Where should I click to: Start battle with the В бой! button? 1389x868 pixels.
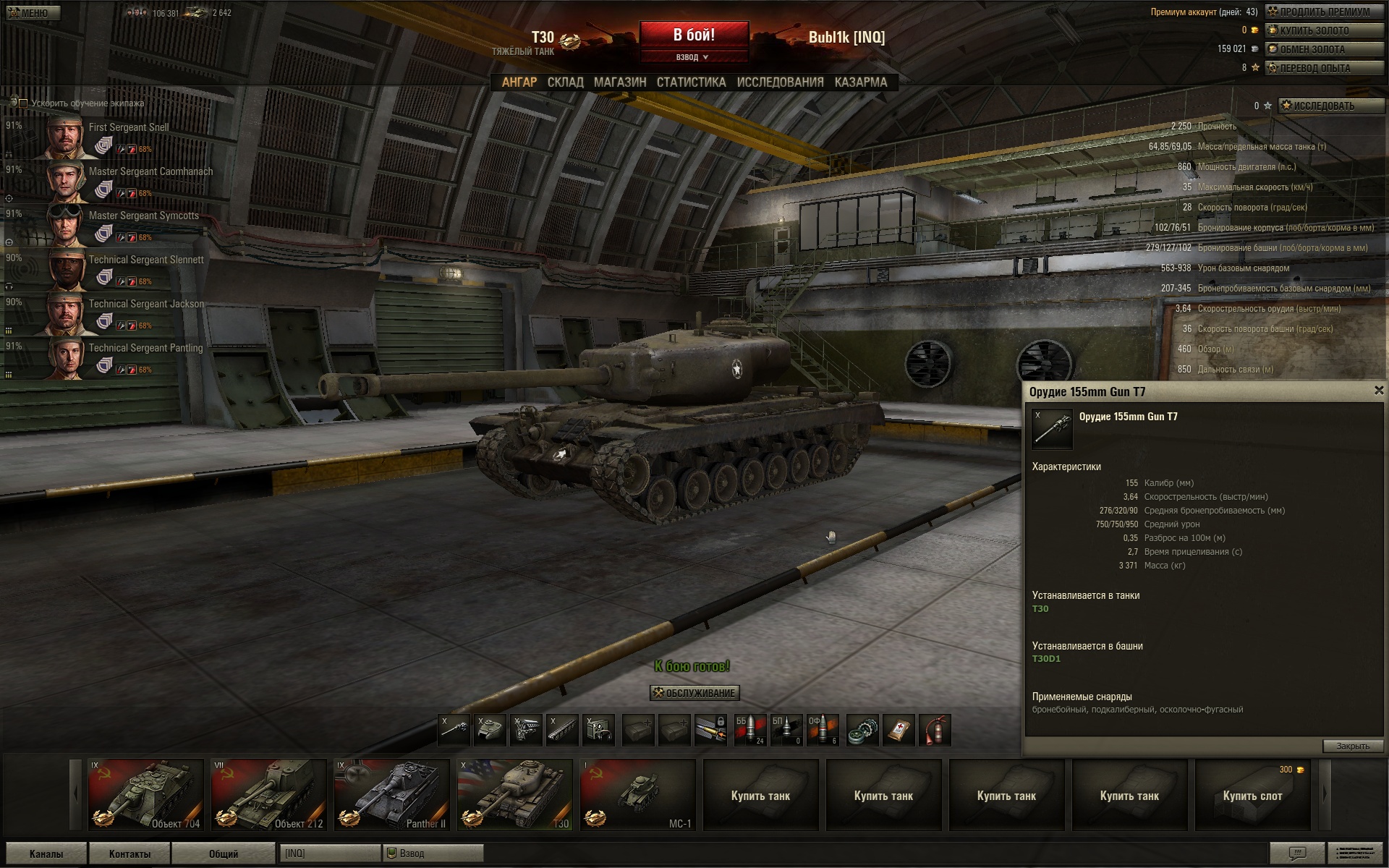tap(694, 35)
